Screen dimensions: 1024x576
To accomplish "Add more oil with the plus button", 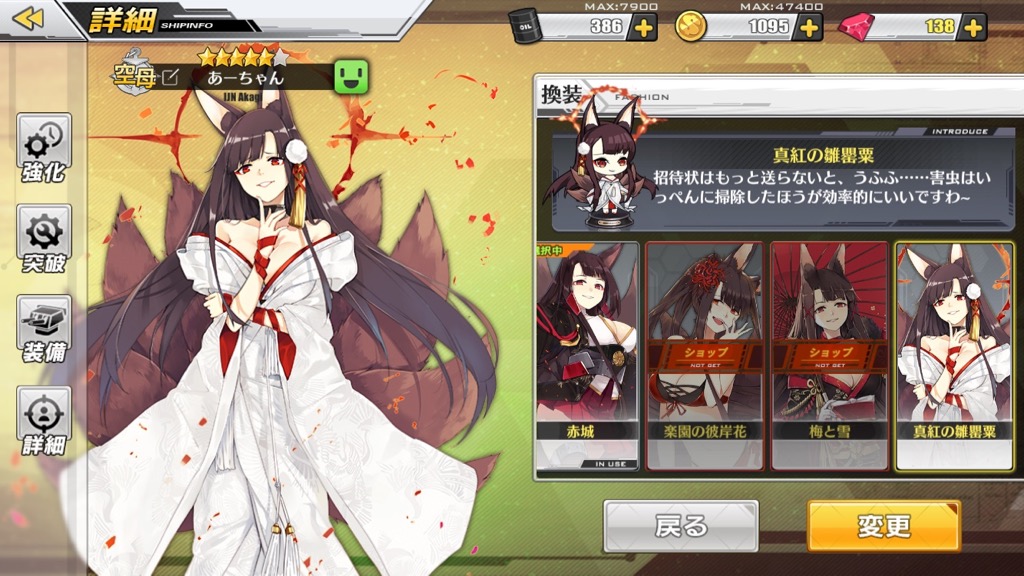I will point(644,27).
